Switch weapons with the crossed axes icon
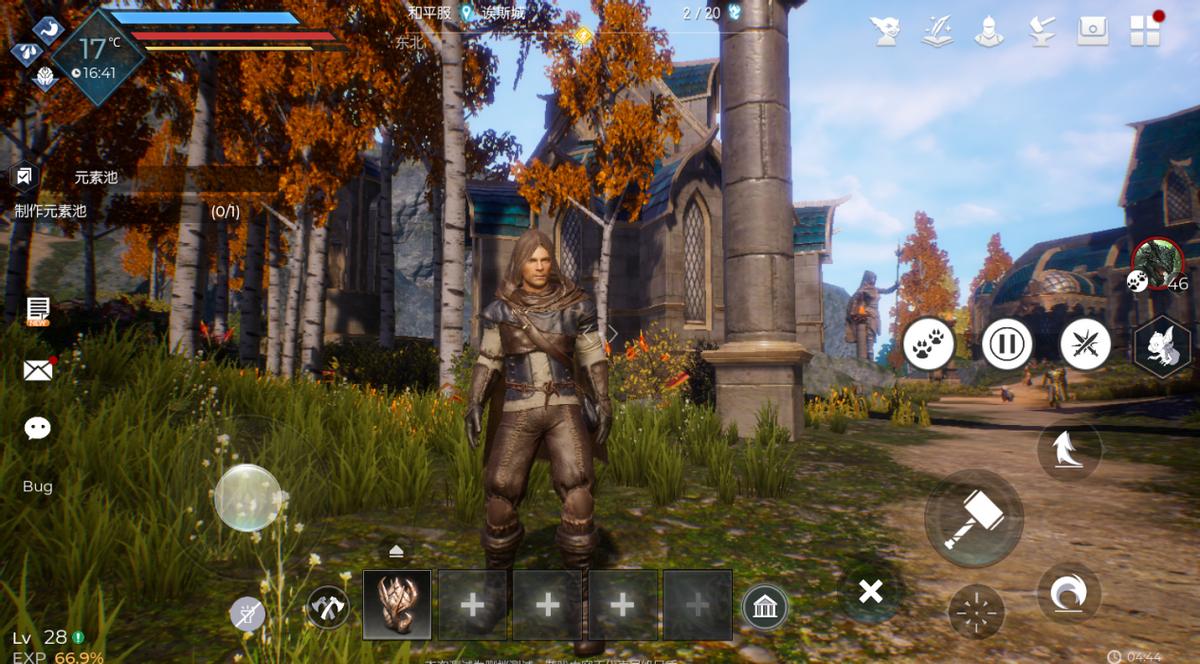 (x=327, y=607)
